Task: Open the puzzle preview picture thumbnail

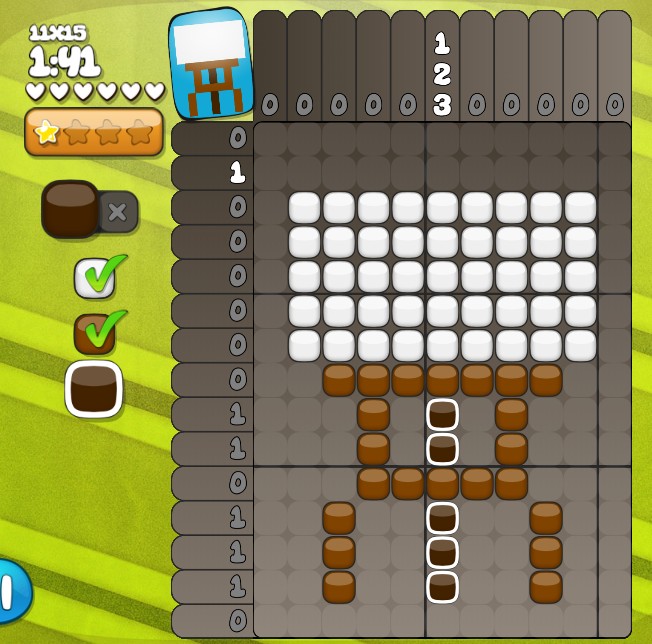Action: point(211,63)
